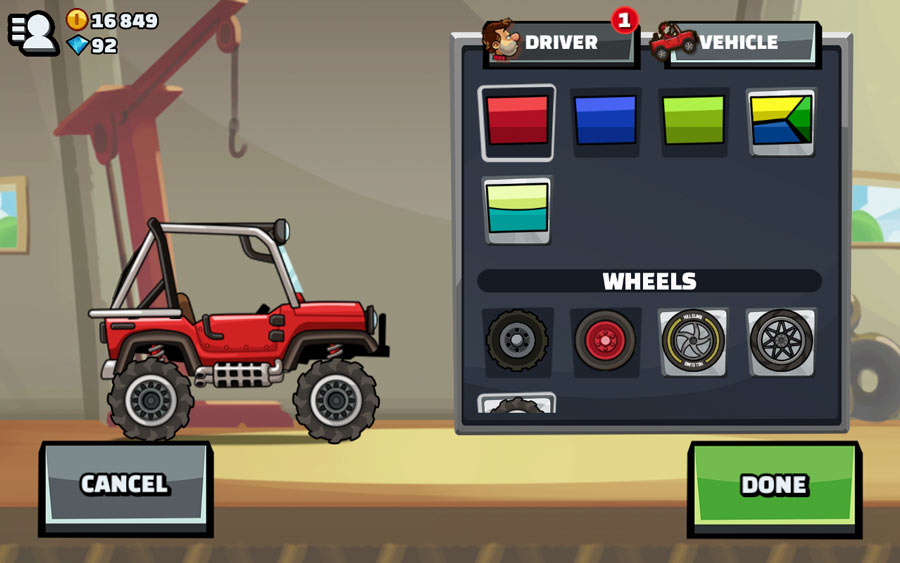Pick the black multi-spoke wheel
The height and width of the screenshot is (563, 900).
781,341
